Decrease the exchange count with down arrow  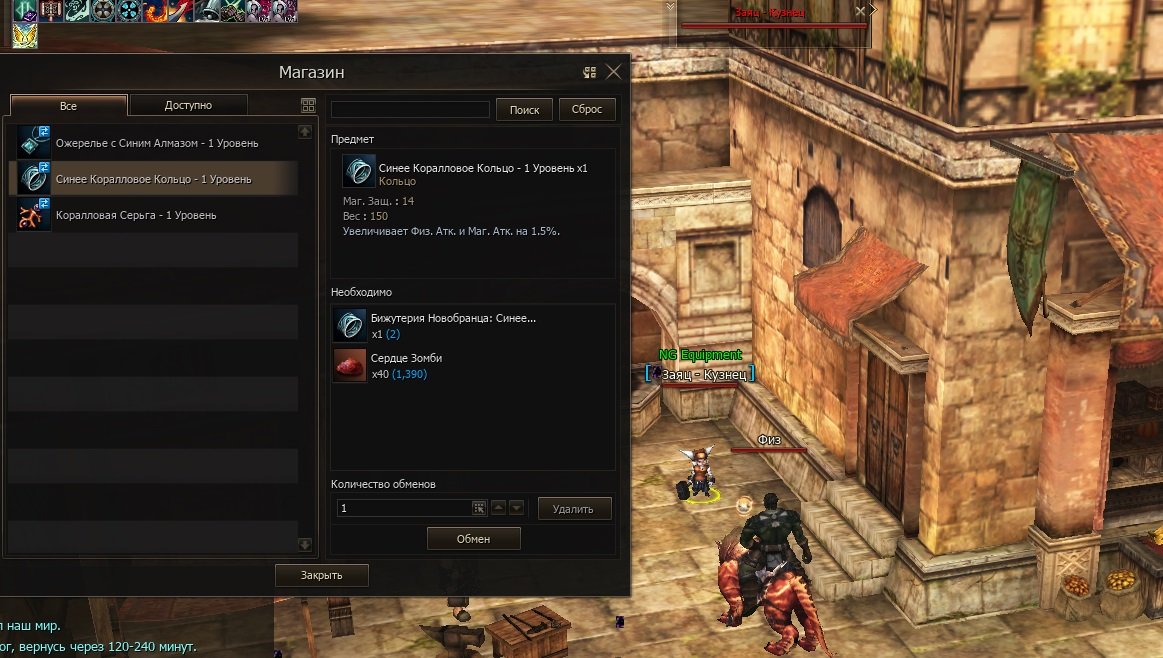click(516, 508)
